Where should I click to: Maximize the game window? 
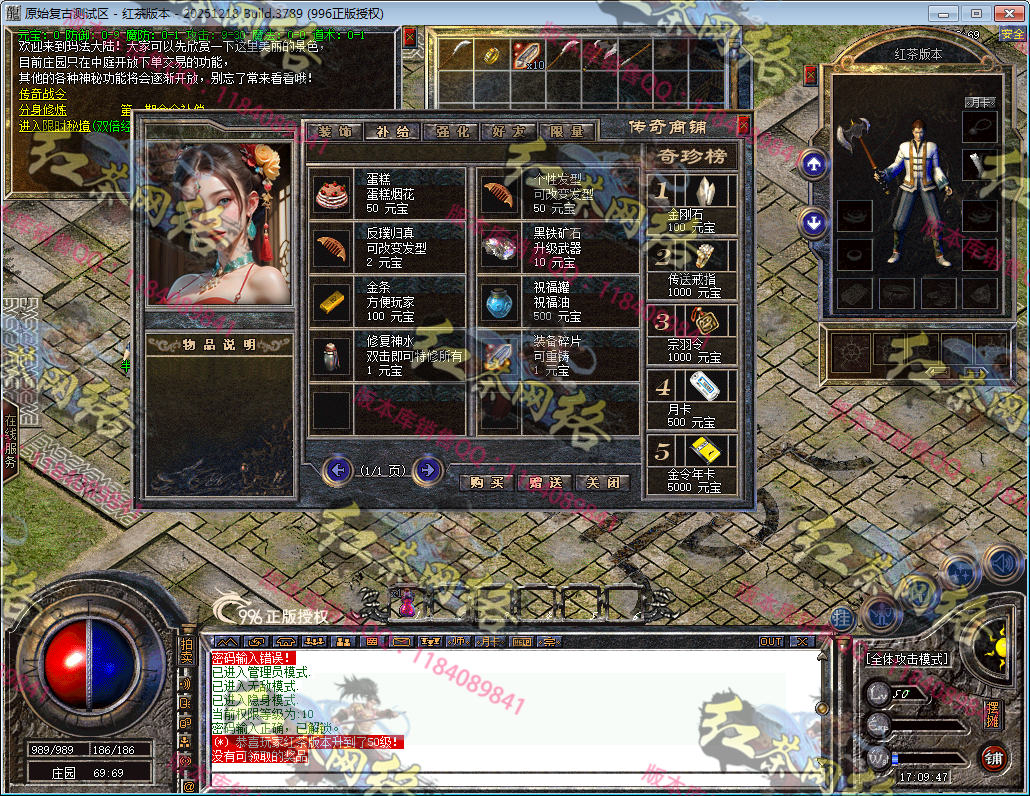click(x=977, y=13)
